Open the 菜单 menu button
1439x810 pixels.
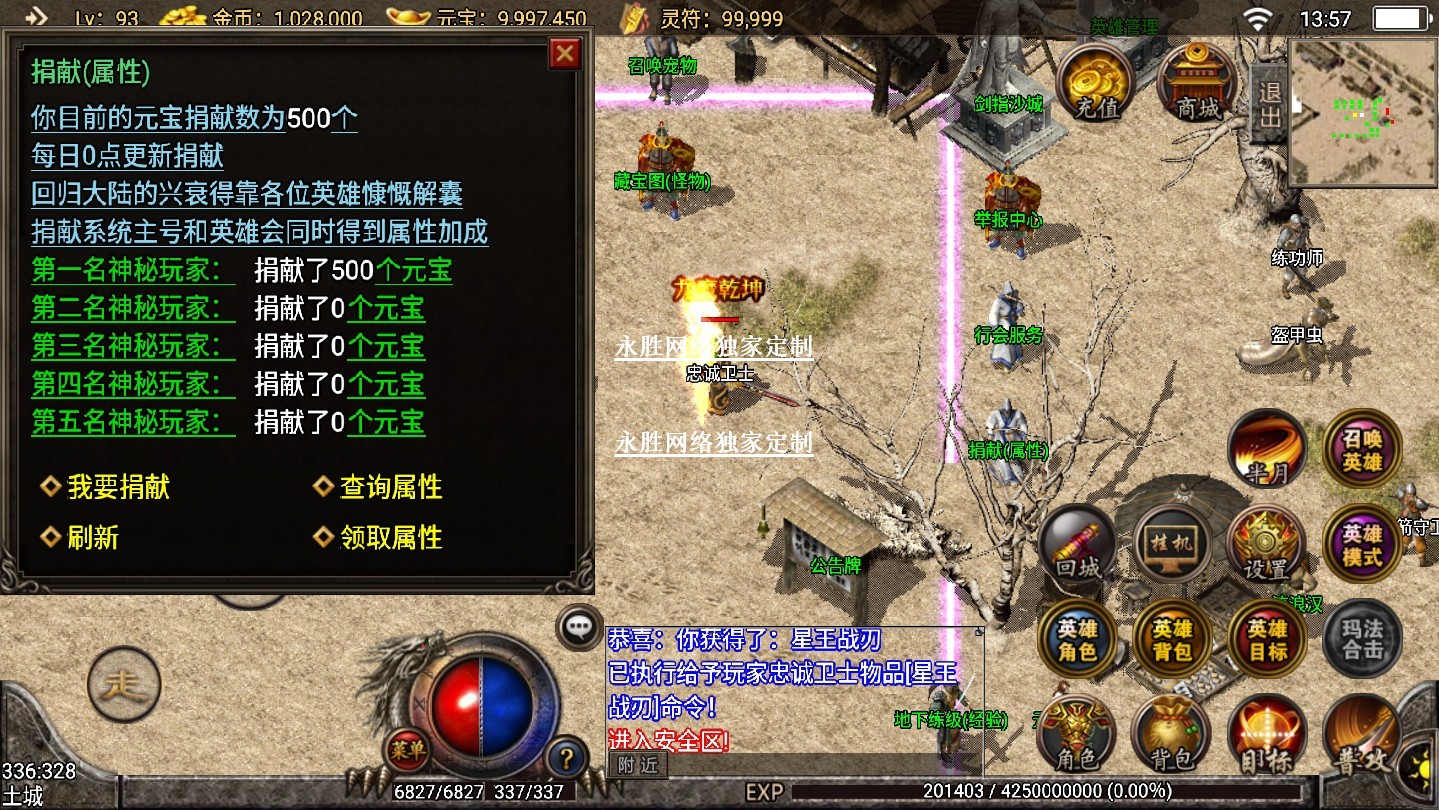pos(407,746)
